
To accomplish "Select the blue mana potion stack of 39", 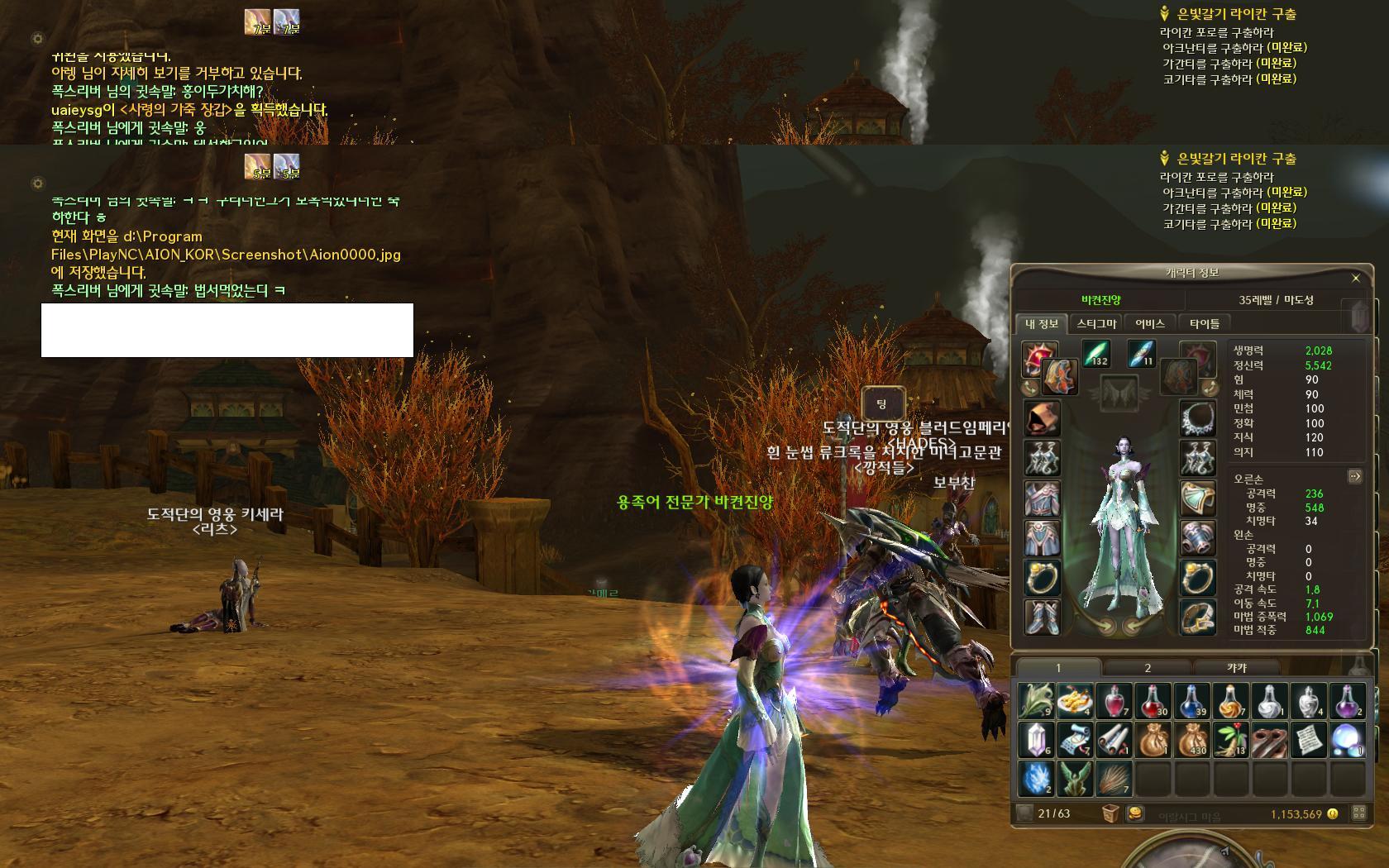I will (1191, 700).
